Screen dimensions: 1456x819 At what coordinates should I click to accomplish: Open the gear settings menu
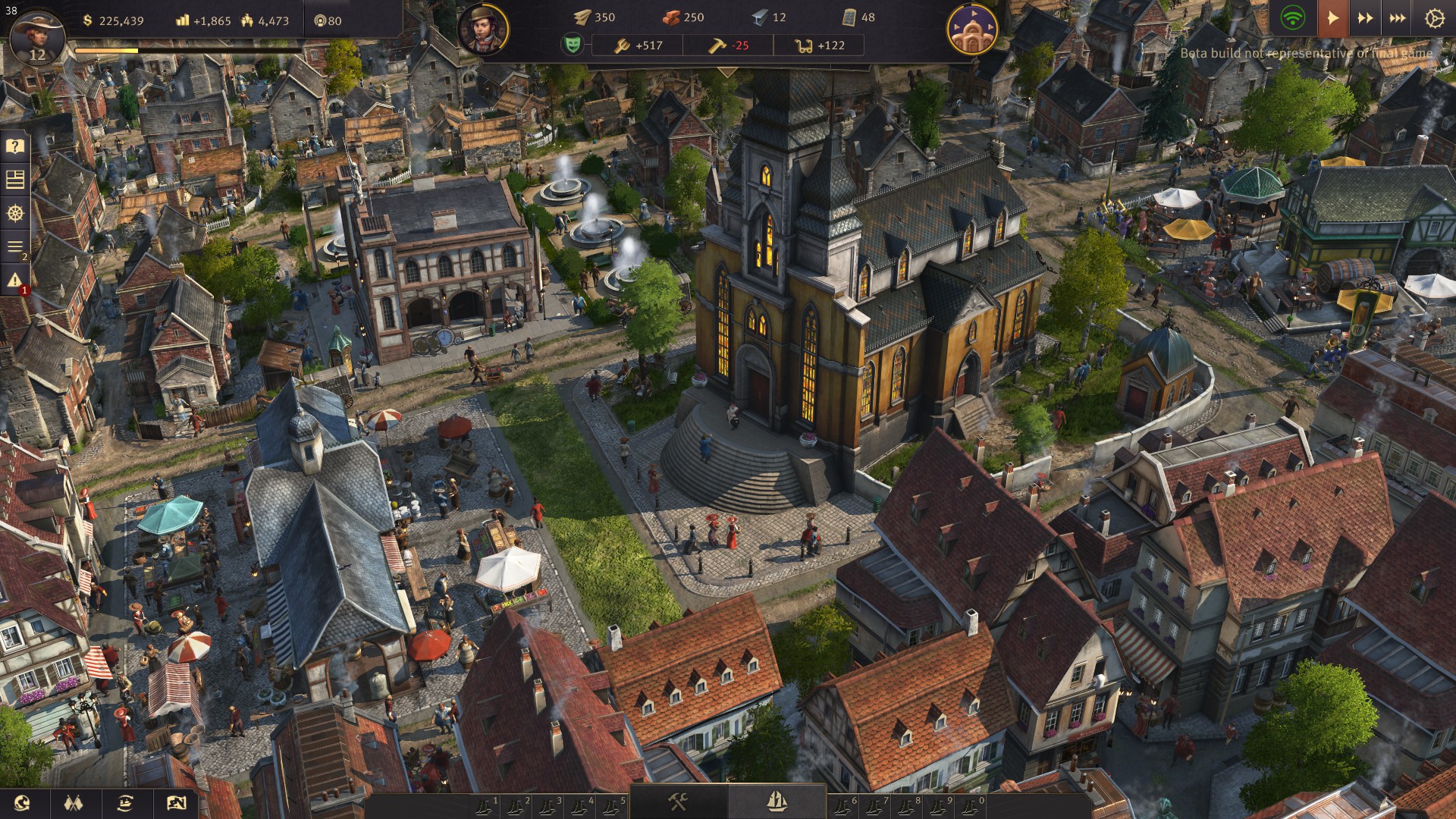[x=1434, y=19]
